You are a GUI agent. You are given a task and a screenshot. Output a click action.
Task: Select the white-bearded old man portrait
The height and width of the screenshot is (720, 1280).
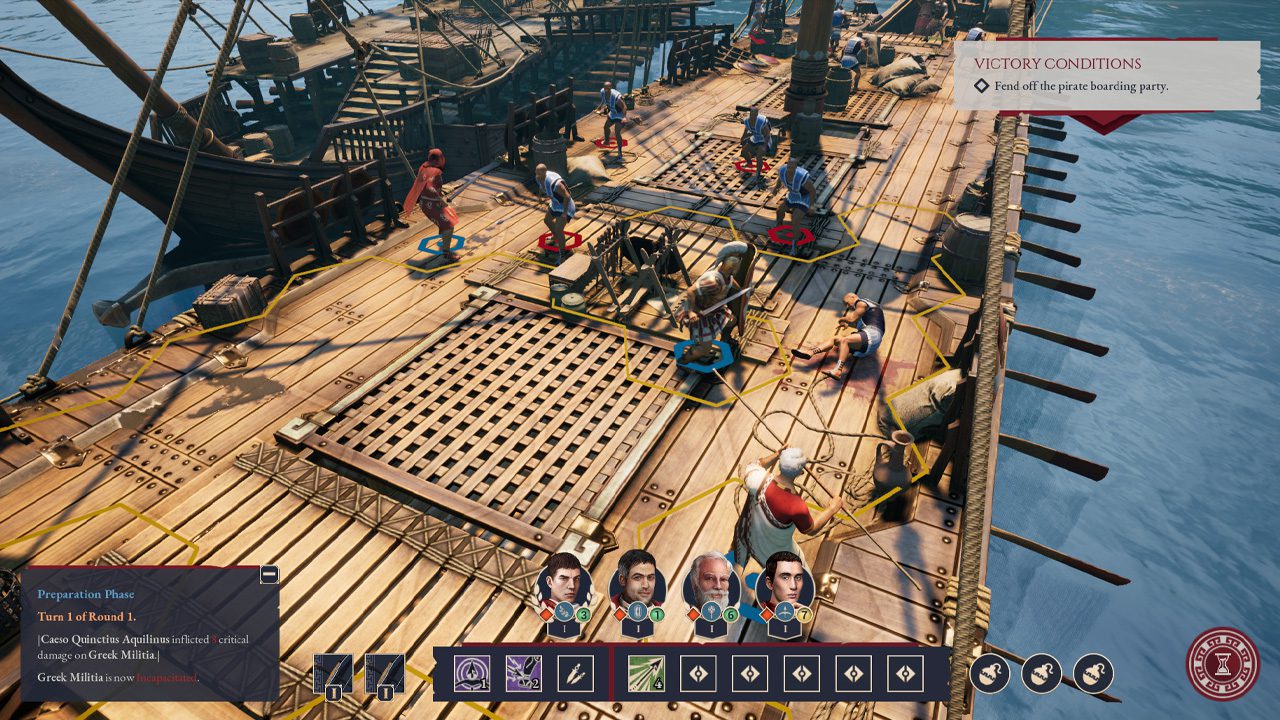[x=711, y=582]
